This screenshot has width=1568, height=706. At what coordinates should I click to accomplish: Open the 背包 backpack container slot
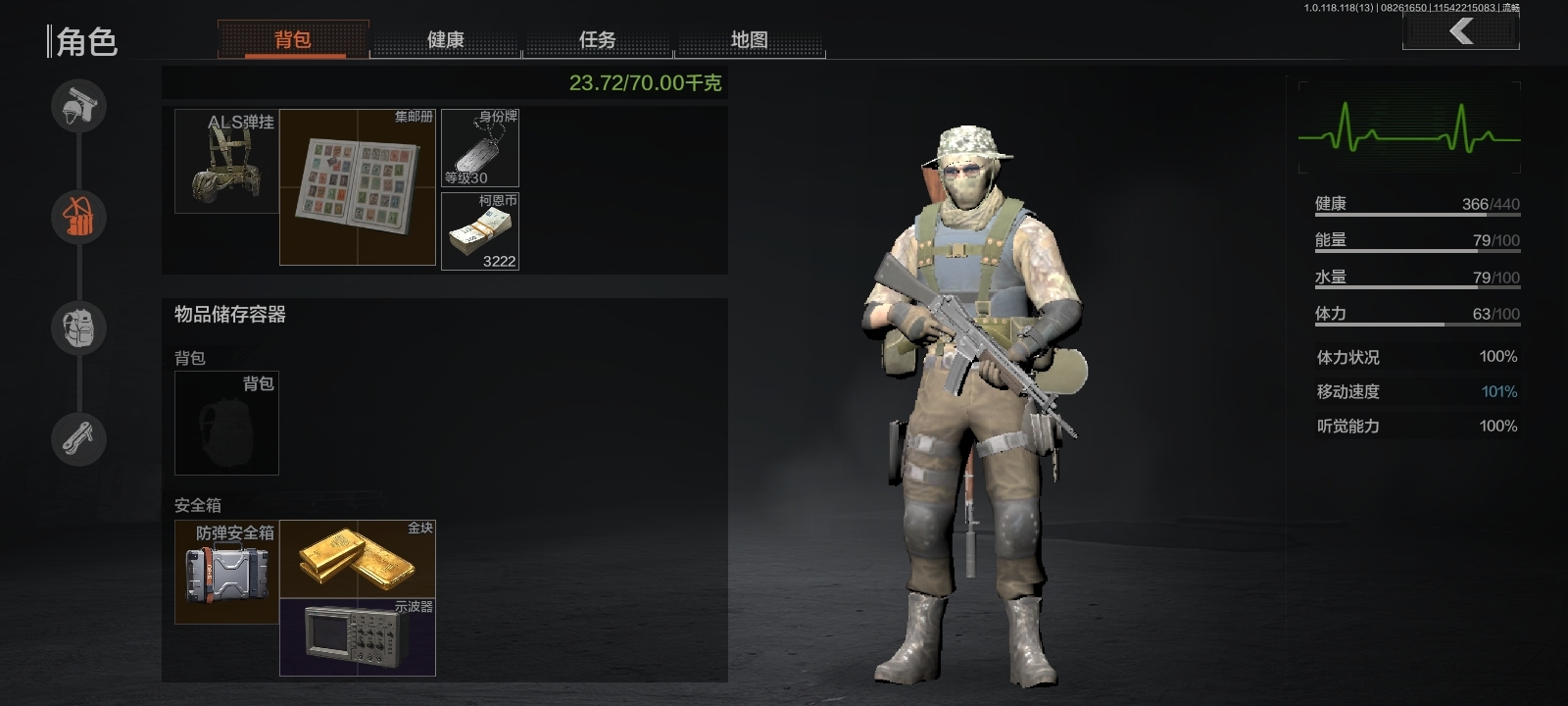pos(225,424)
